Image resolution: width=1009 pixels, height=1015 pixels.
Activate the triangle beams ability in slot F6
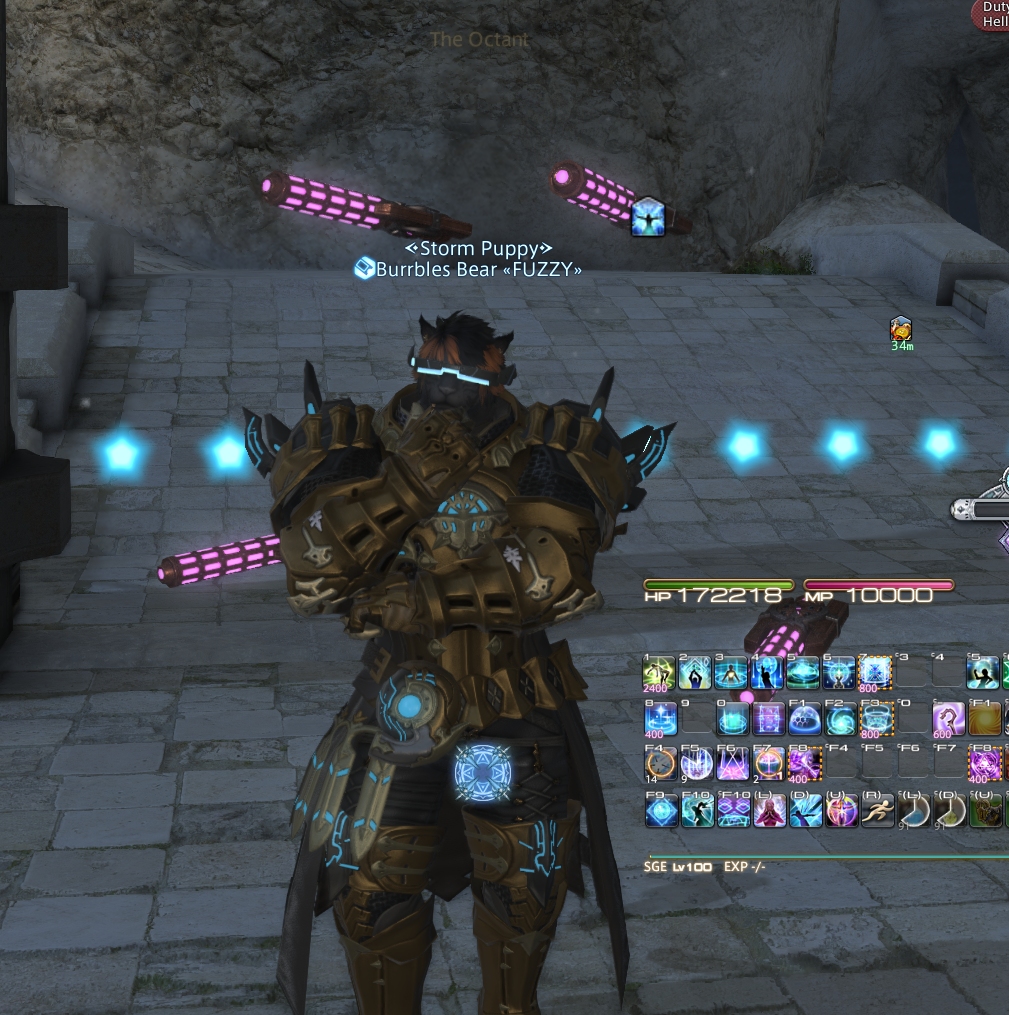point(732,765)
